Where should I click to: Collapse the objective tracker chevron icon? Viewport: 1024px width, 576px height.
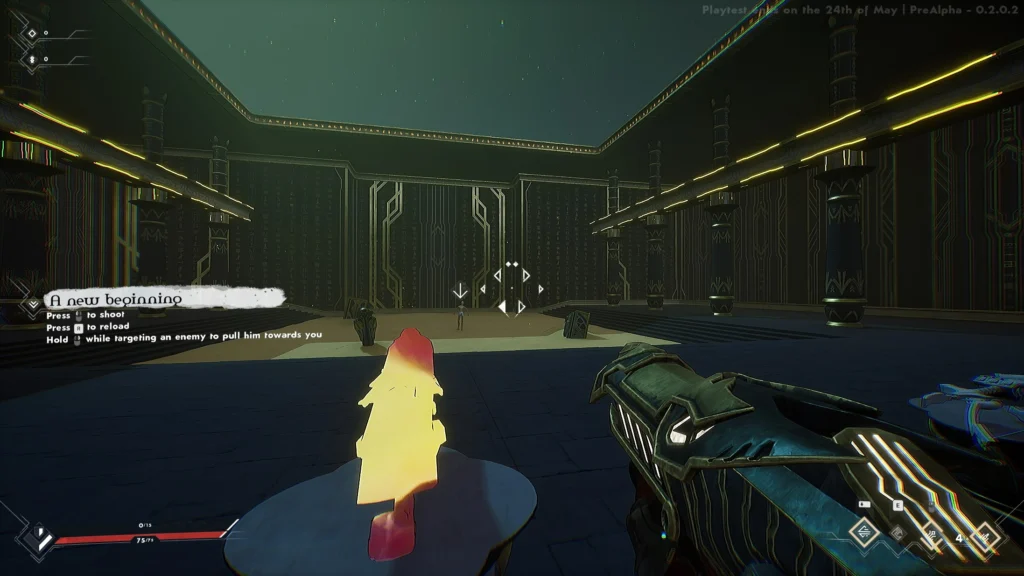coord(33,300)
